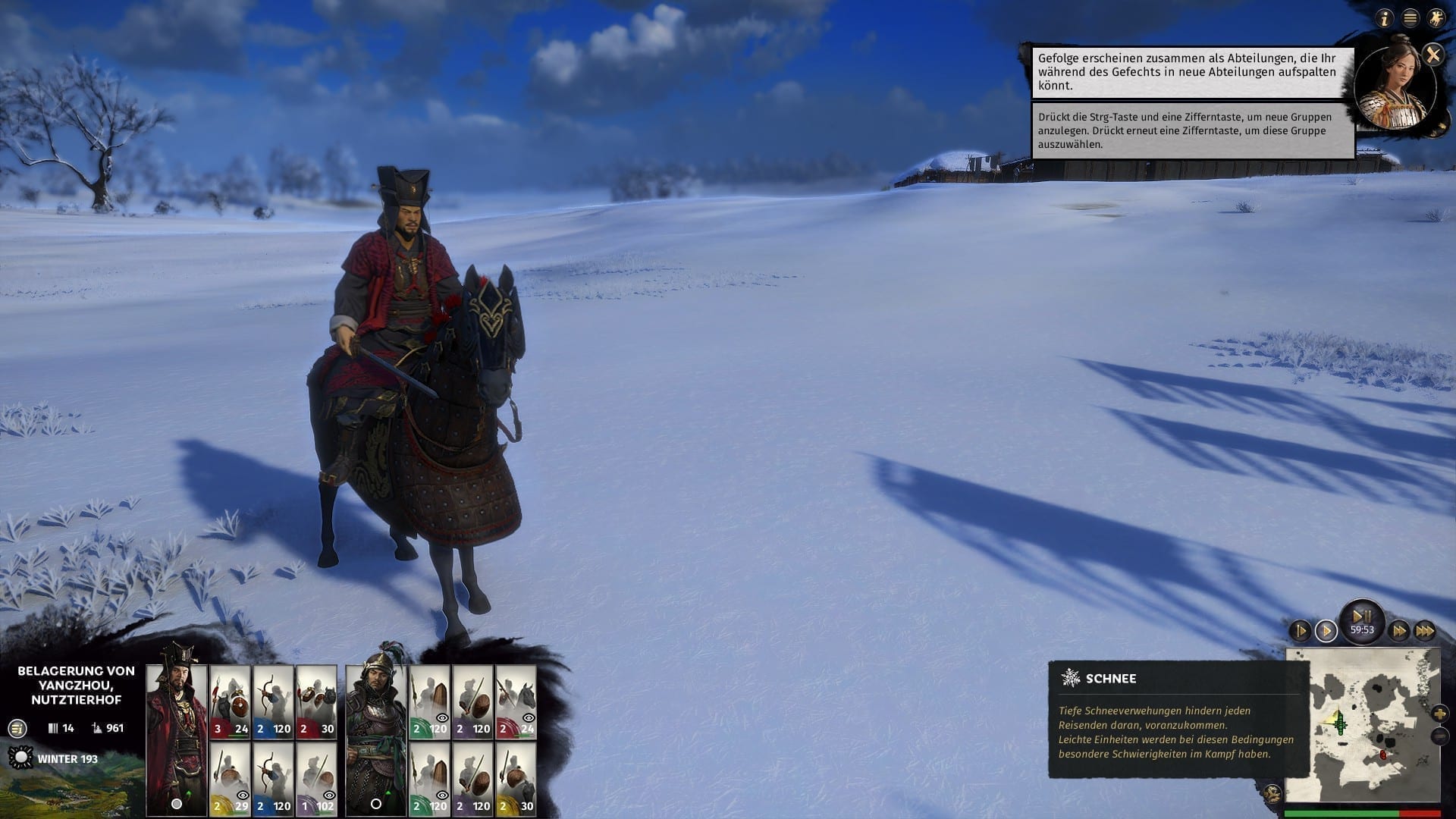
Task: Select the yellow unit card with 29 men
Action: [x=230, y=780]
